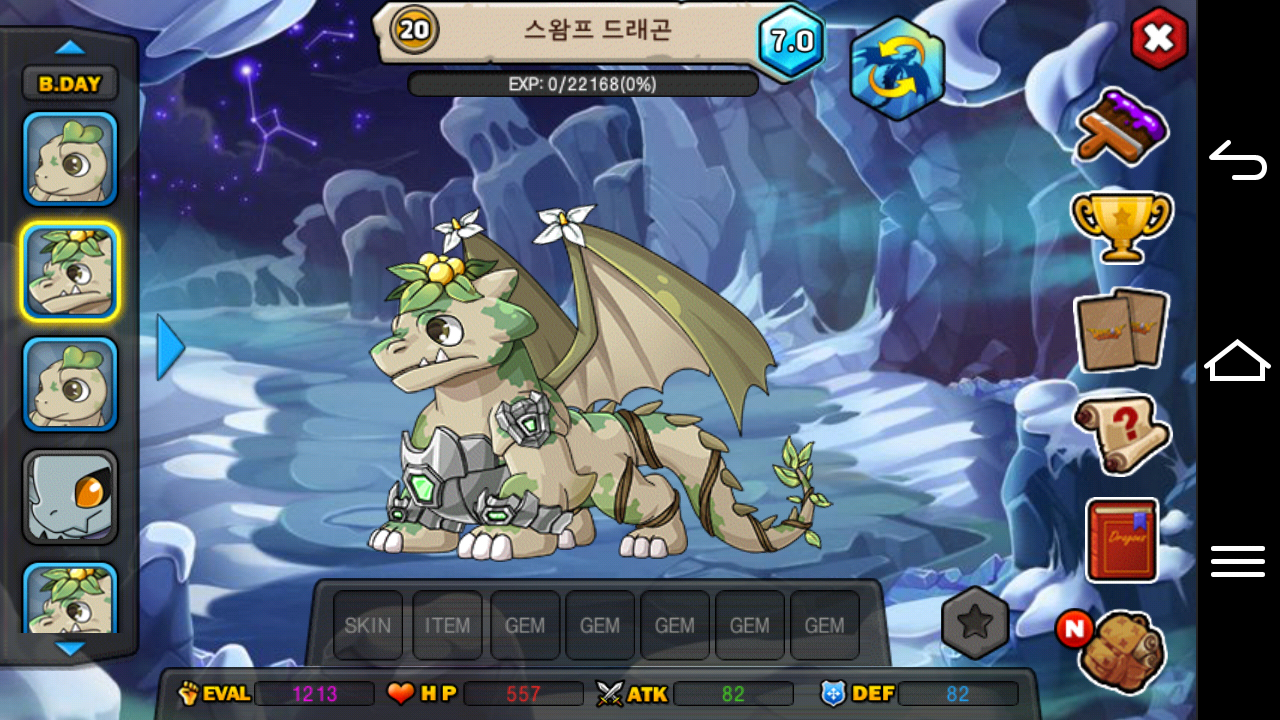The height and width of the screenshot is (720, 1280).
Task: Tap the Android home button
Action: tap(1238, 360)
